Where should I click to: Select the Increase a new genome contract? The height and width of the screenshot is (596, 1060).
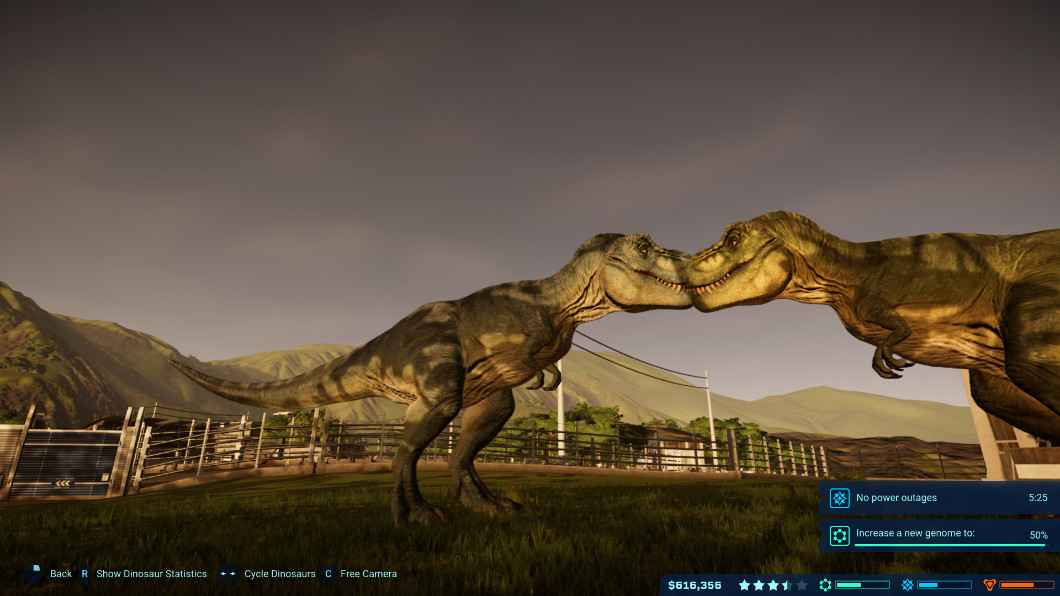tap(937, 535)
